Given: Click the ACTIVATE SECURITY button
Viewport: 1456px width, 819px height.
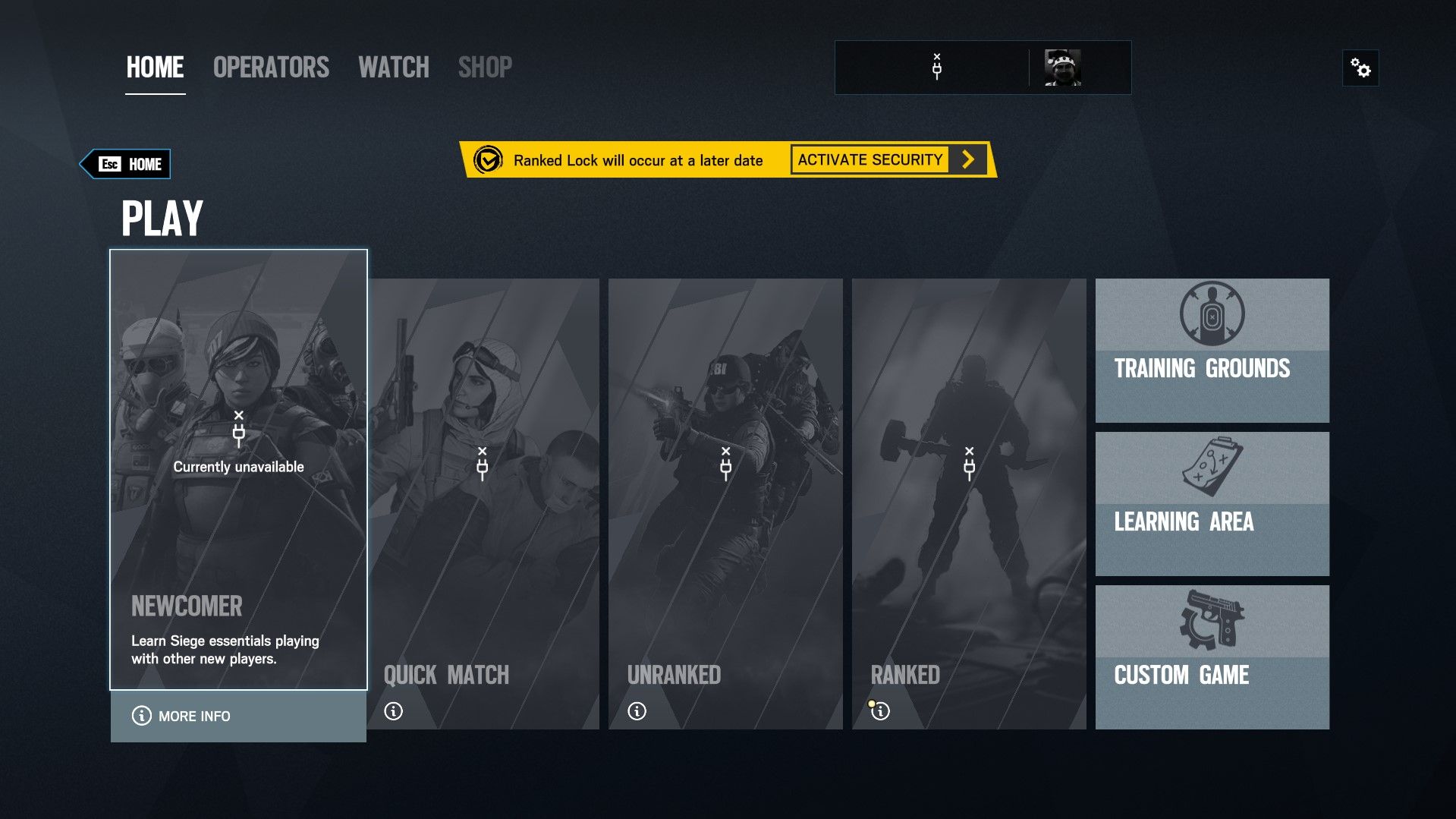Looking at the screenshot, I should [868, 159].
